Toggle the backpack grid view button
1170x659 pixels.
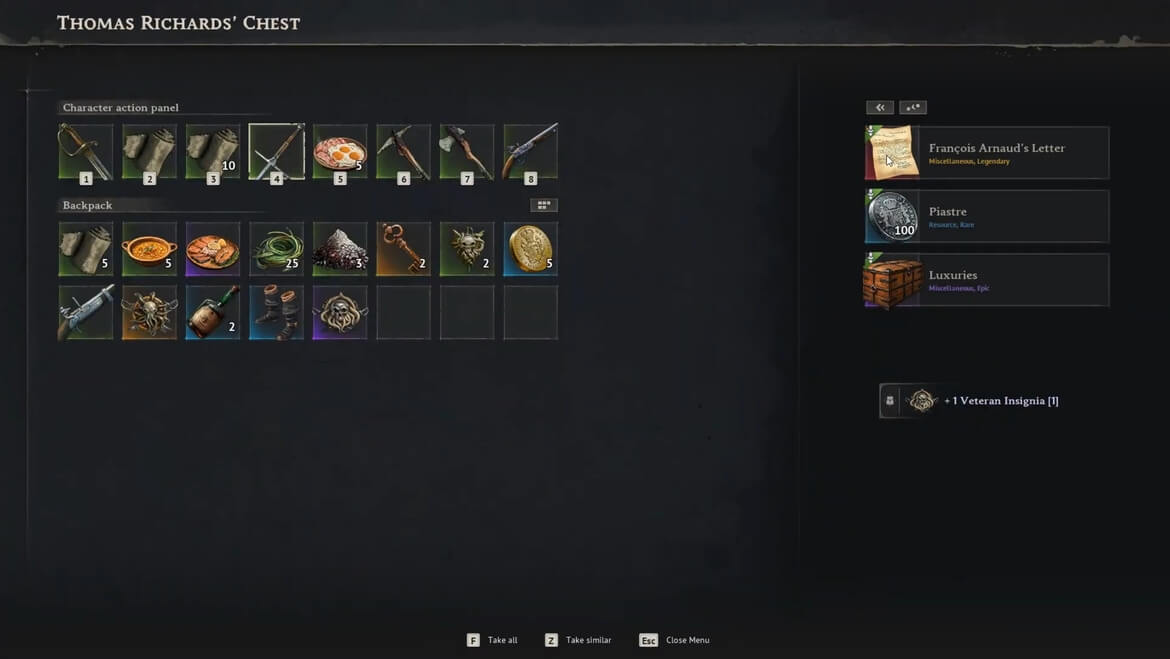pyautogui.click(x=544, y=205)
